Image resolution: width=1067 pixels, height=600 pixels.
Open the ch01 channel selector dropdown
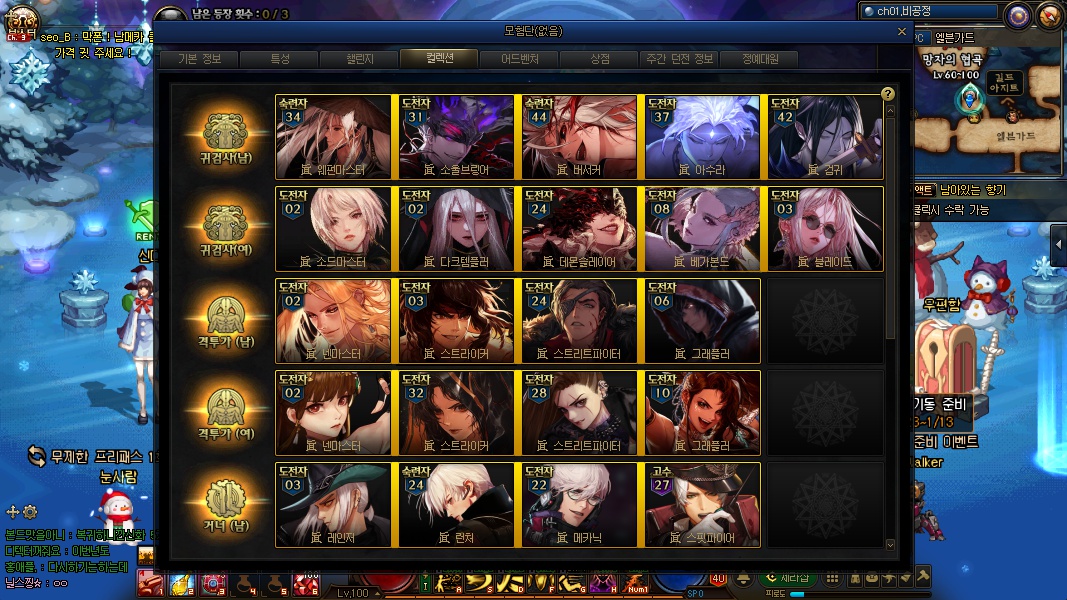point(930,12)
